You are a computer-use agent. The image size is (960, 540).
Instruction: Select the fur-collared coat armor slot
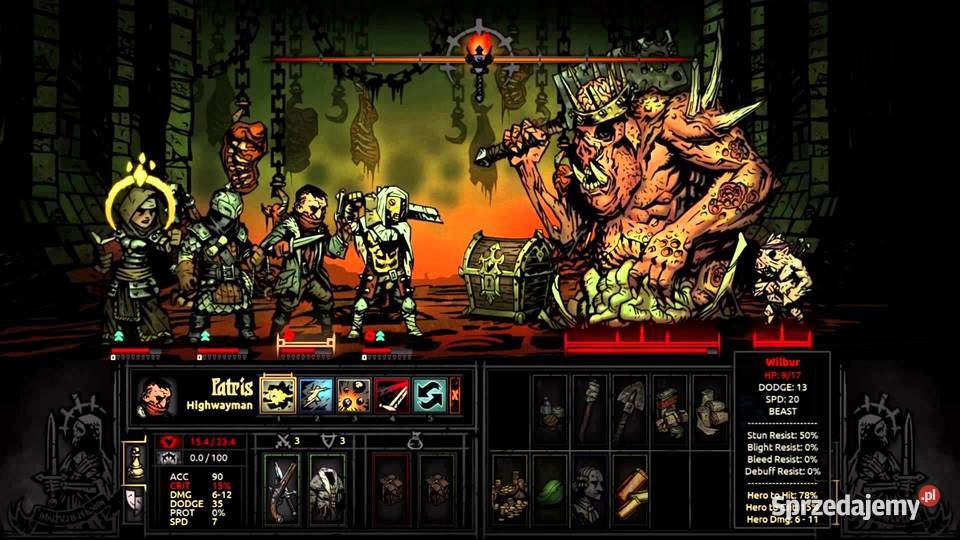coord(326,489)
